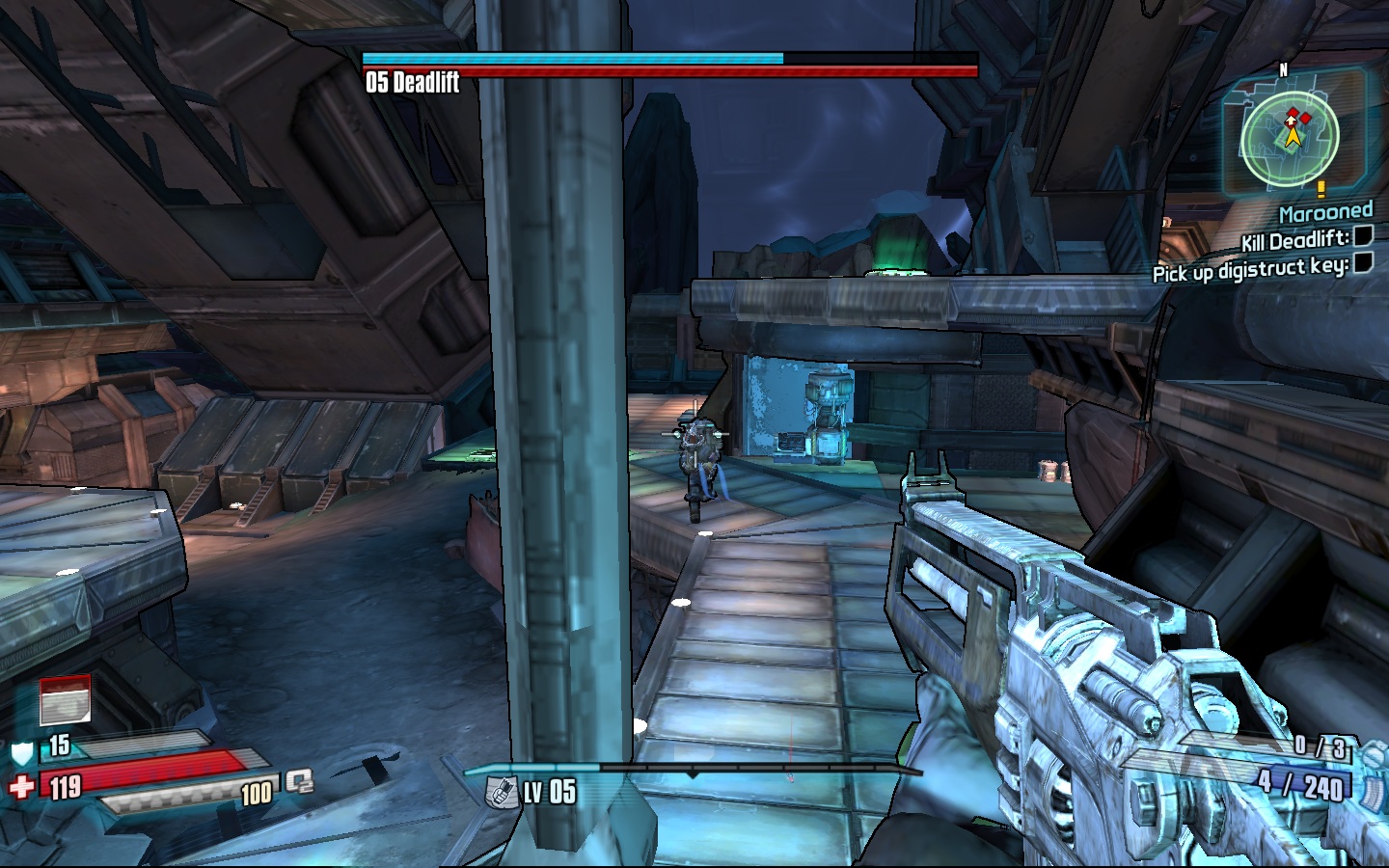
Task: Click the red health cross icon
Action: 21,787
